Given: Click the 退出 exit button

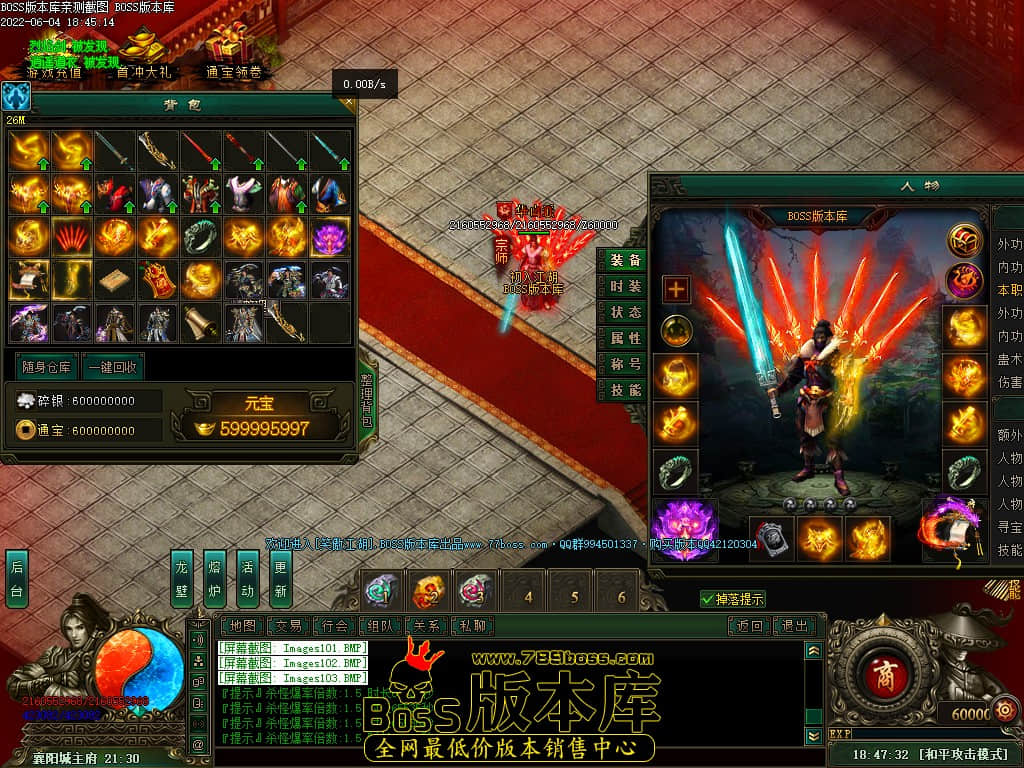Looking at the screenshot, I should coord(795,626).
